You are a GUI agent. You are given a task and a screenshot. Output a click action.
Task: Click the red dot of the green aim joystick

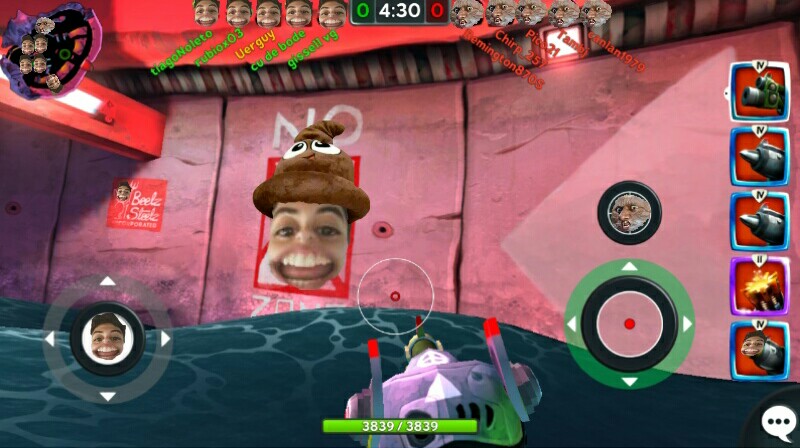(x=629, y=324)
